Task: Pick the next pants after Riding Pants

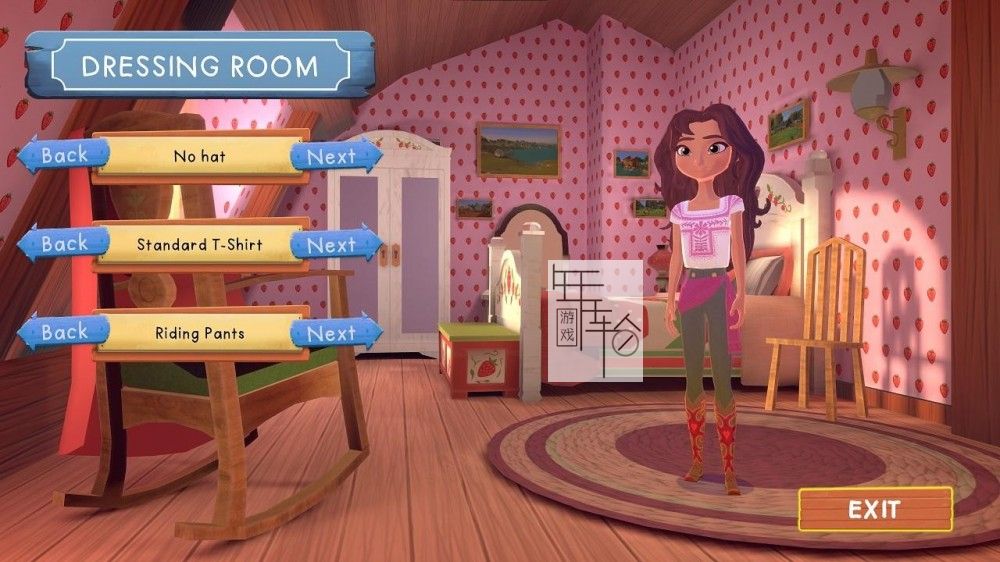Action: click(x=332, y=332)
